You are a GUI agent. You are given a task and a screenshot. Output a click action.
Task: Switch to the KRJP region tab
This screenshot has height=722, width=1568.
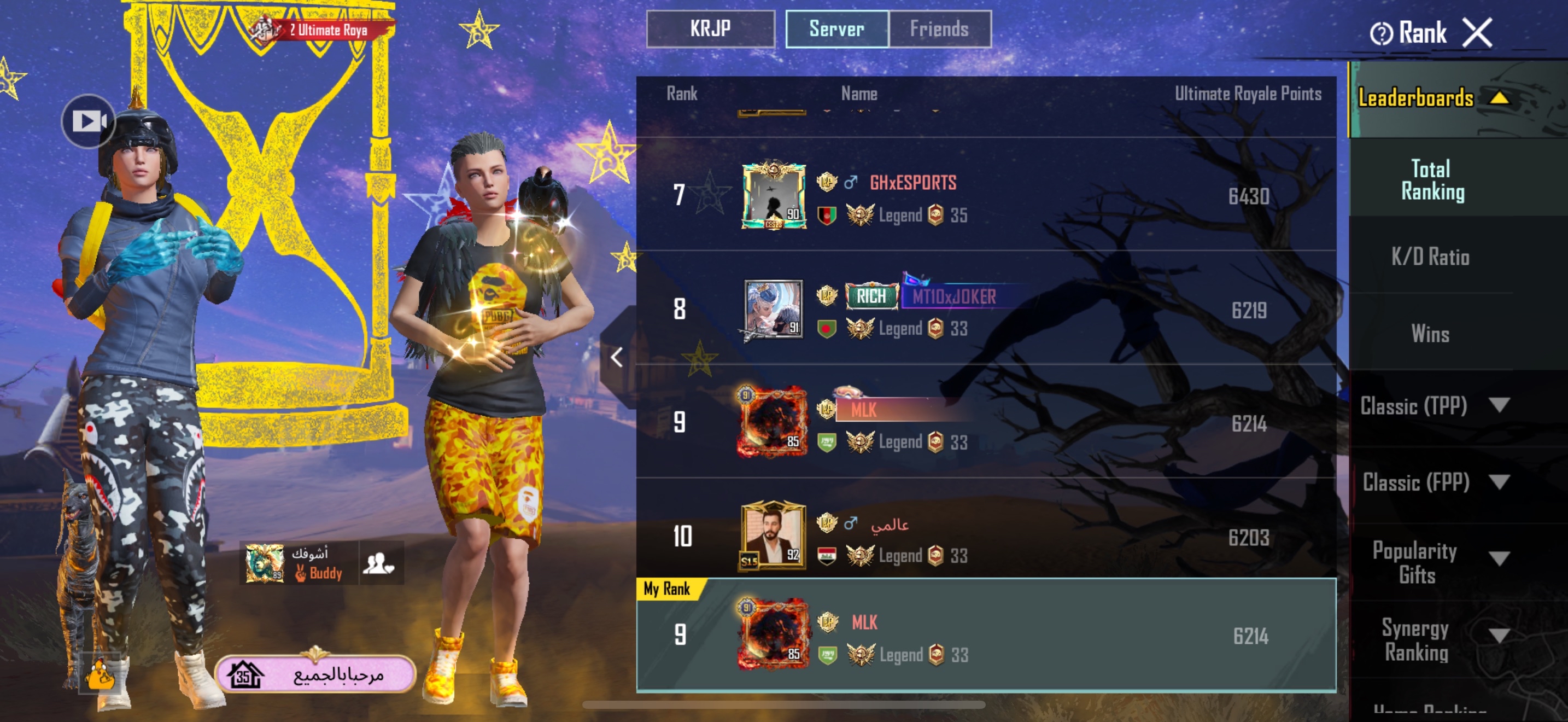(710, 28)
